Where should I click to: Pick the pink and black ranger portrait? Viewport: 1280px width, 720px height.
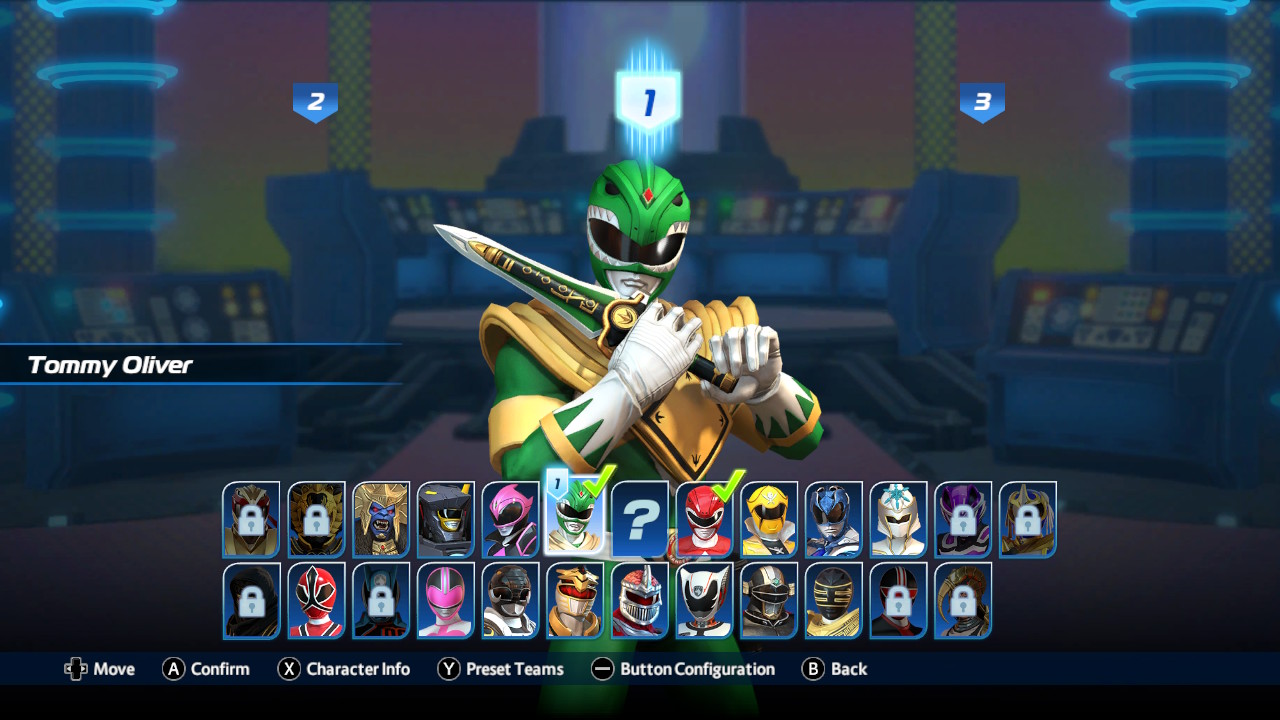point(511,519)
